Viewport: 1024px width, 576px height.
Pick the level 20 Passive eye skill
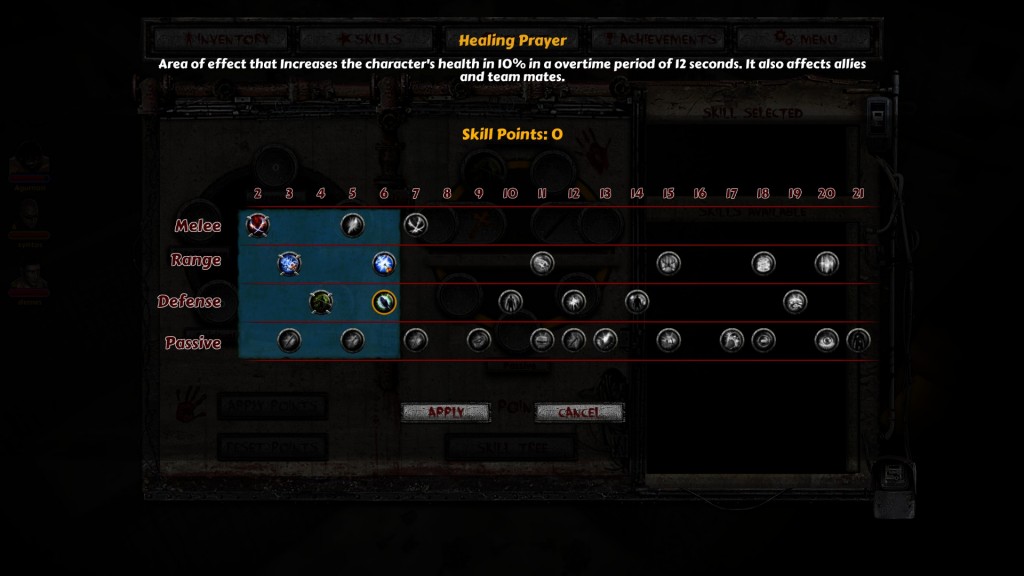(826, 340)
